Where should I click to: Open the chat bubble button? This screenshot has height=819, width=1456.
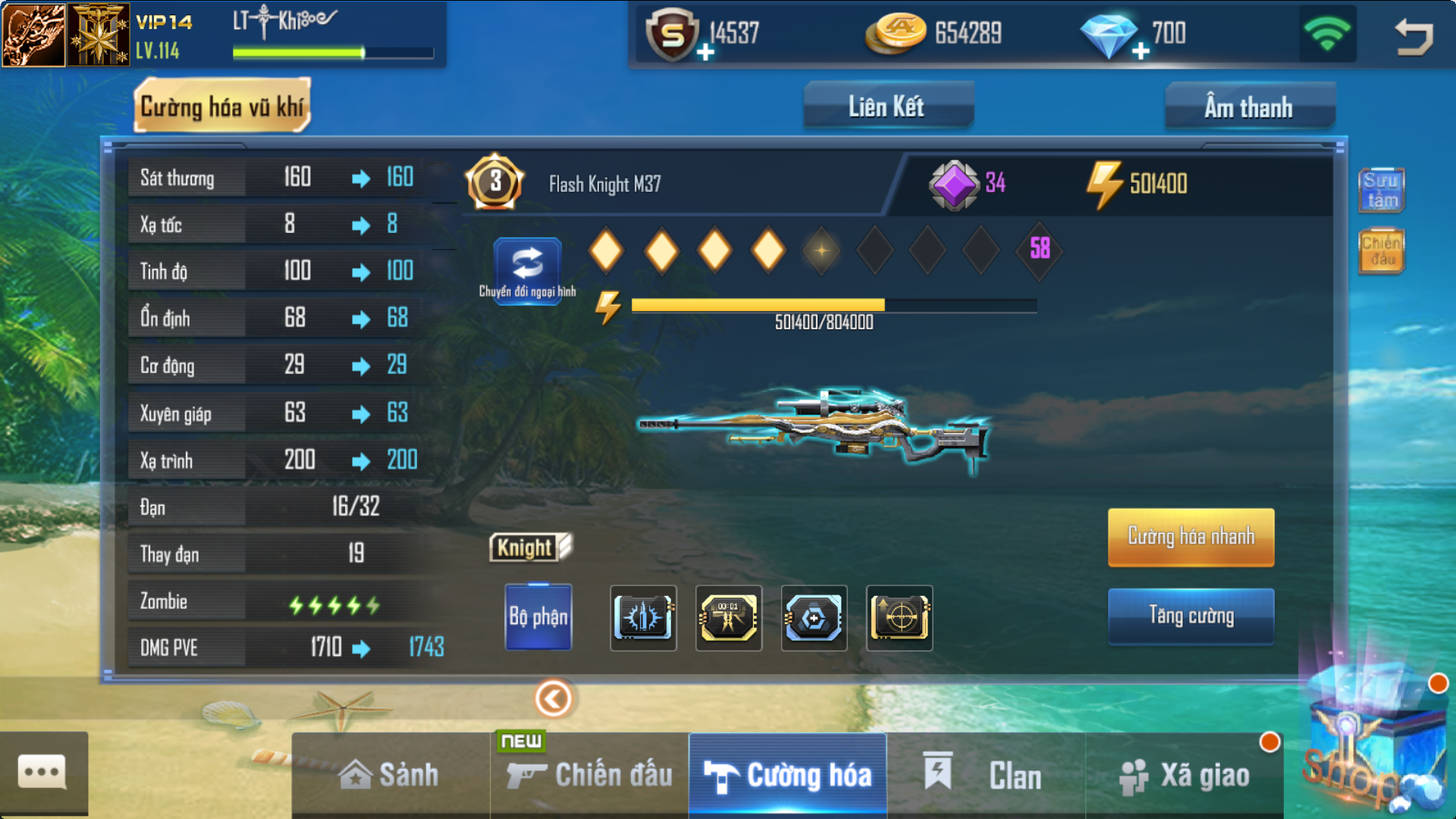click(x=42, y=773)
